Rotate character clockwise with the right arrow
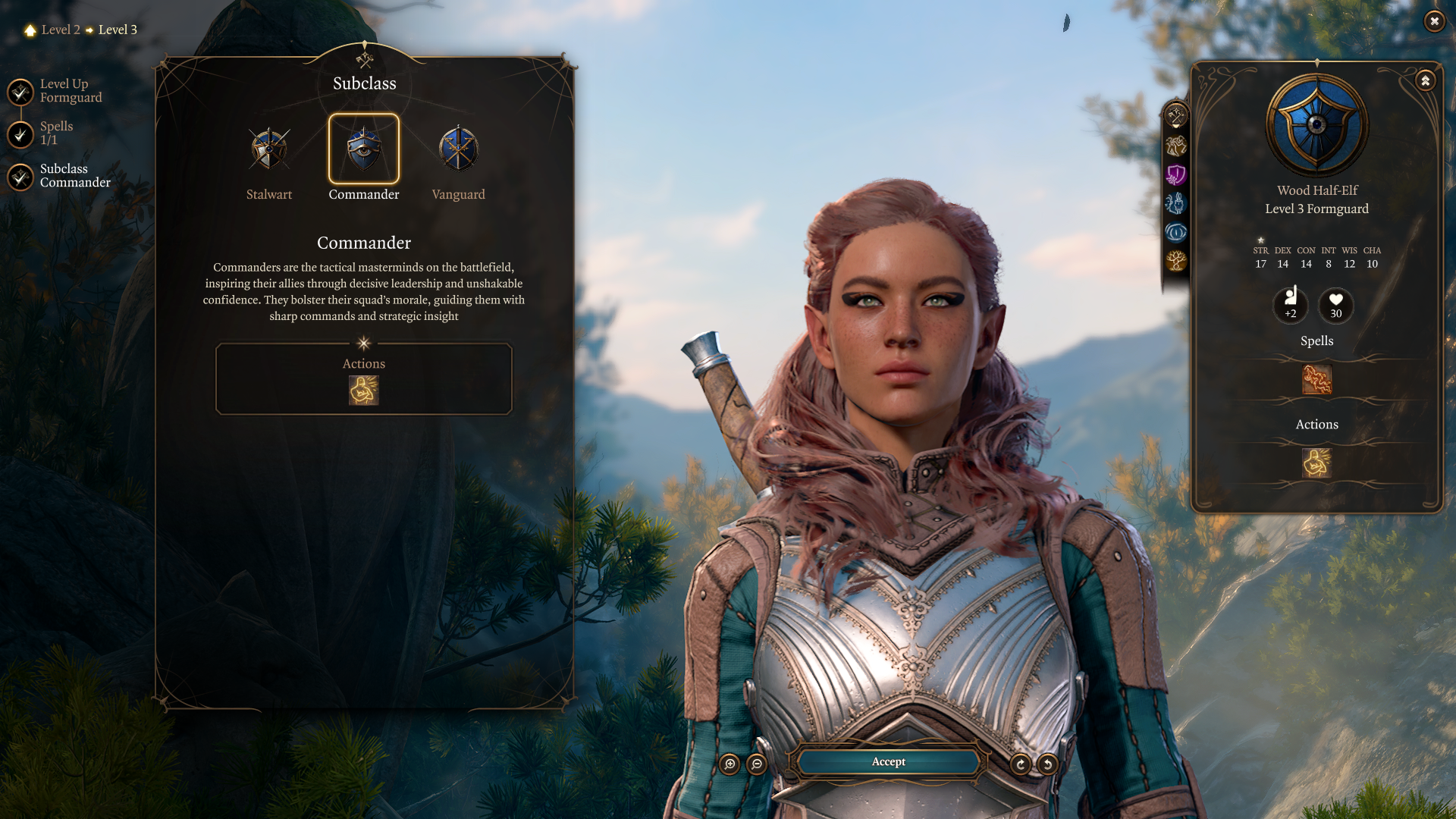1456x819 pixels. [x=1021, y=764]
